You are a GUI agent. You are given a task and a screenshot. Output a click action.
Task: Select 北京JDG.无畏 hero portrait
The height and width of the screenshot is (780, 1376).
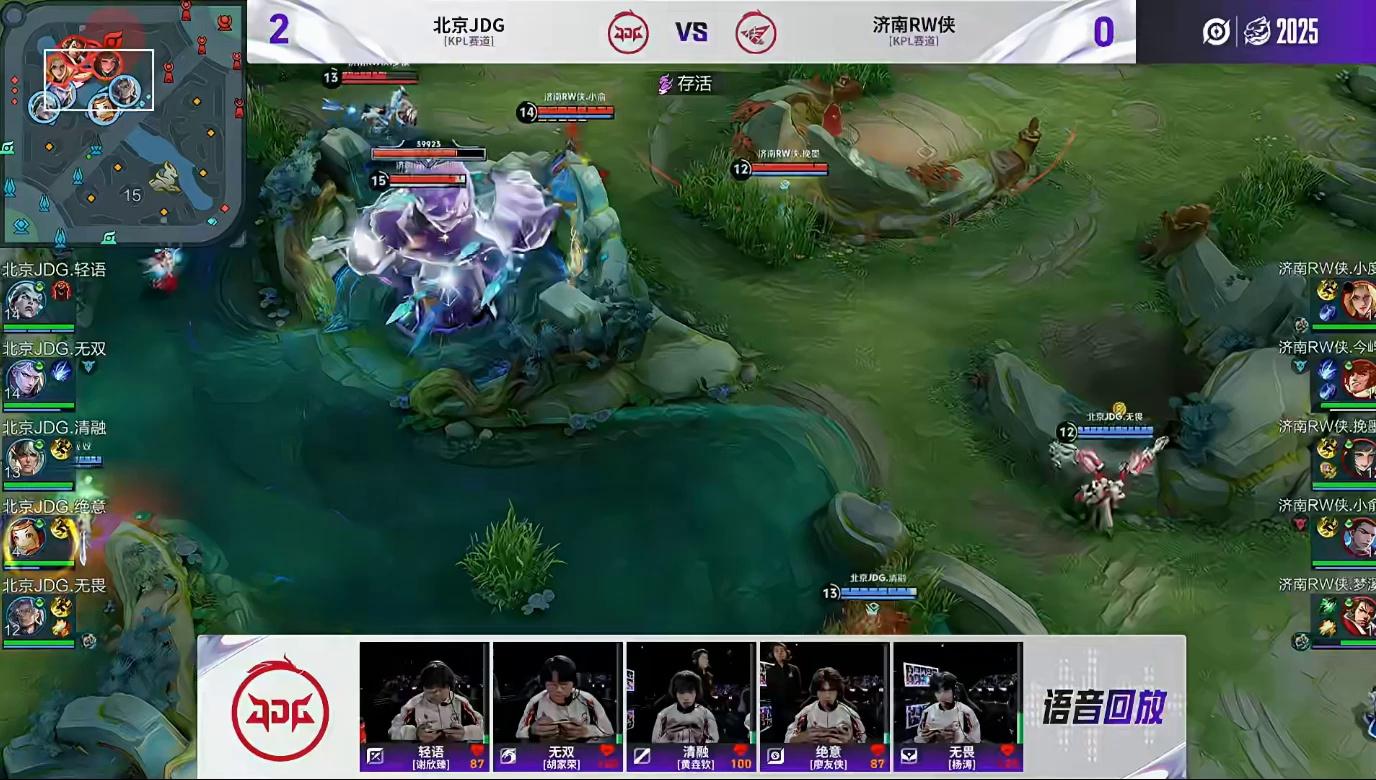24,616
